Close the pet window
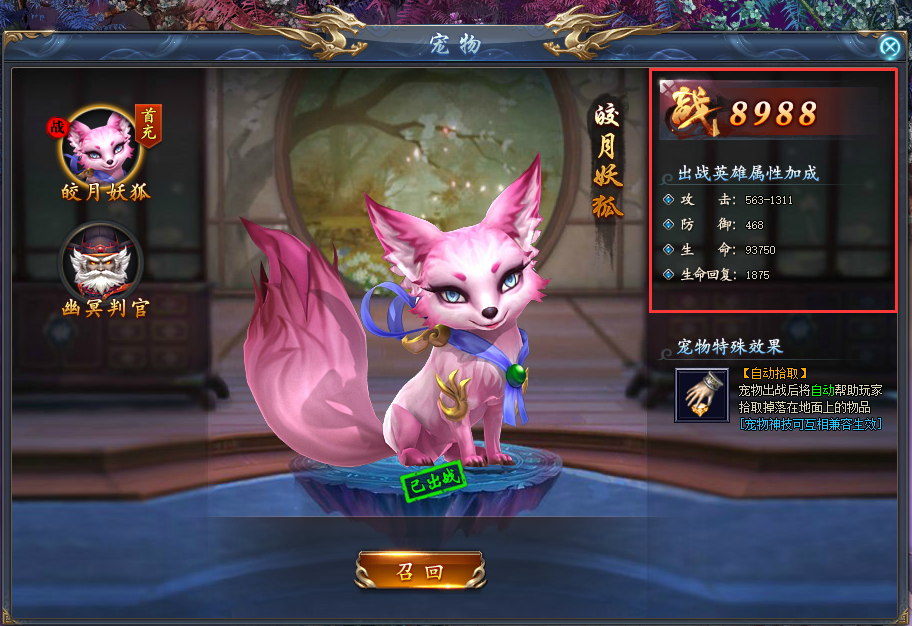Viewport: 912px width, 626px height. 889,46
